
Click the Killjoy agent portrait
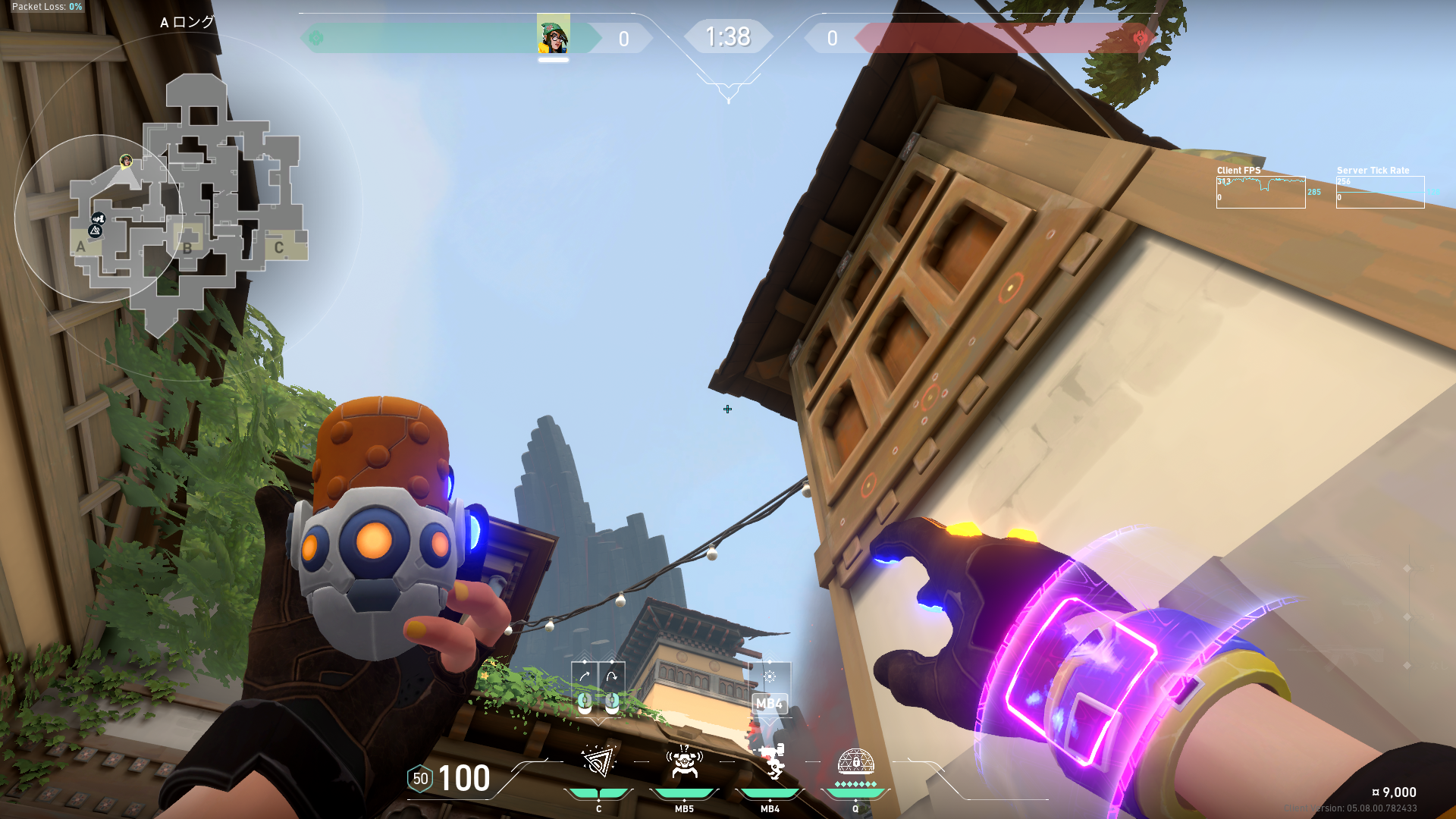(554, 36)
